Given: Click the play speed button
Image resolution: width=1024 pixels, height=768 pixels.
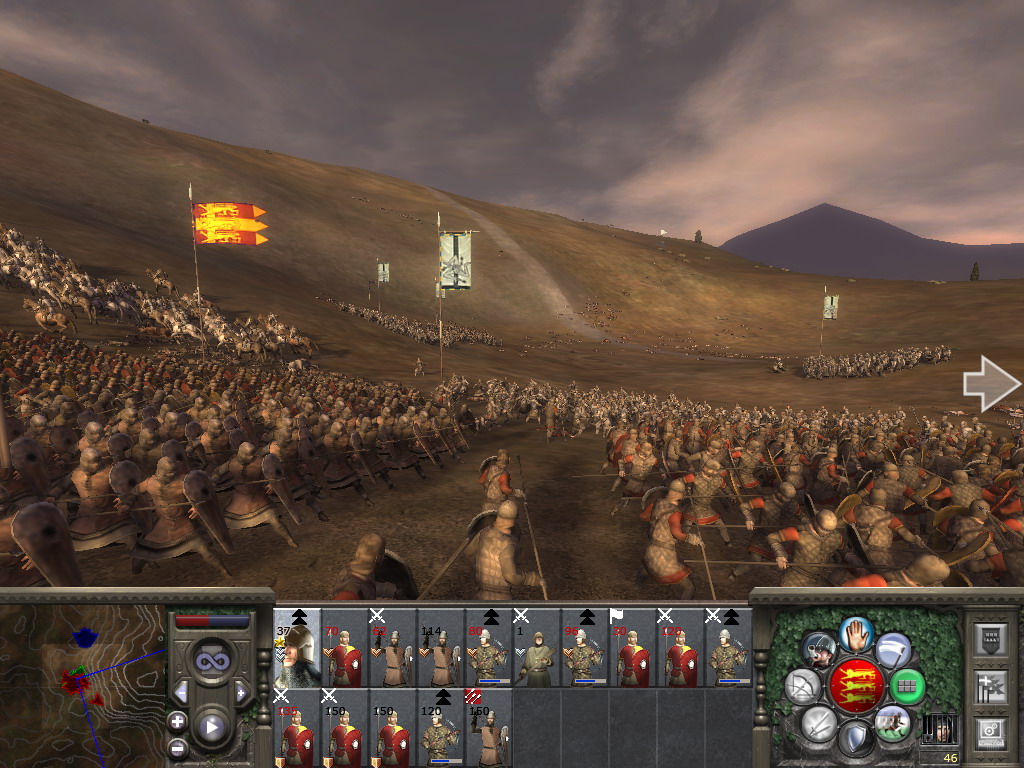Looking at the screenshot, I should click(211, 727).
